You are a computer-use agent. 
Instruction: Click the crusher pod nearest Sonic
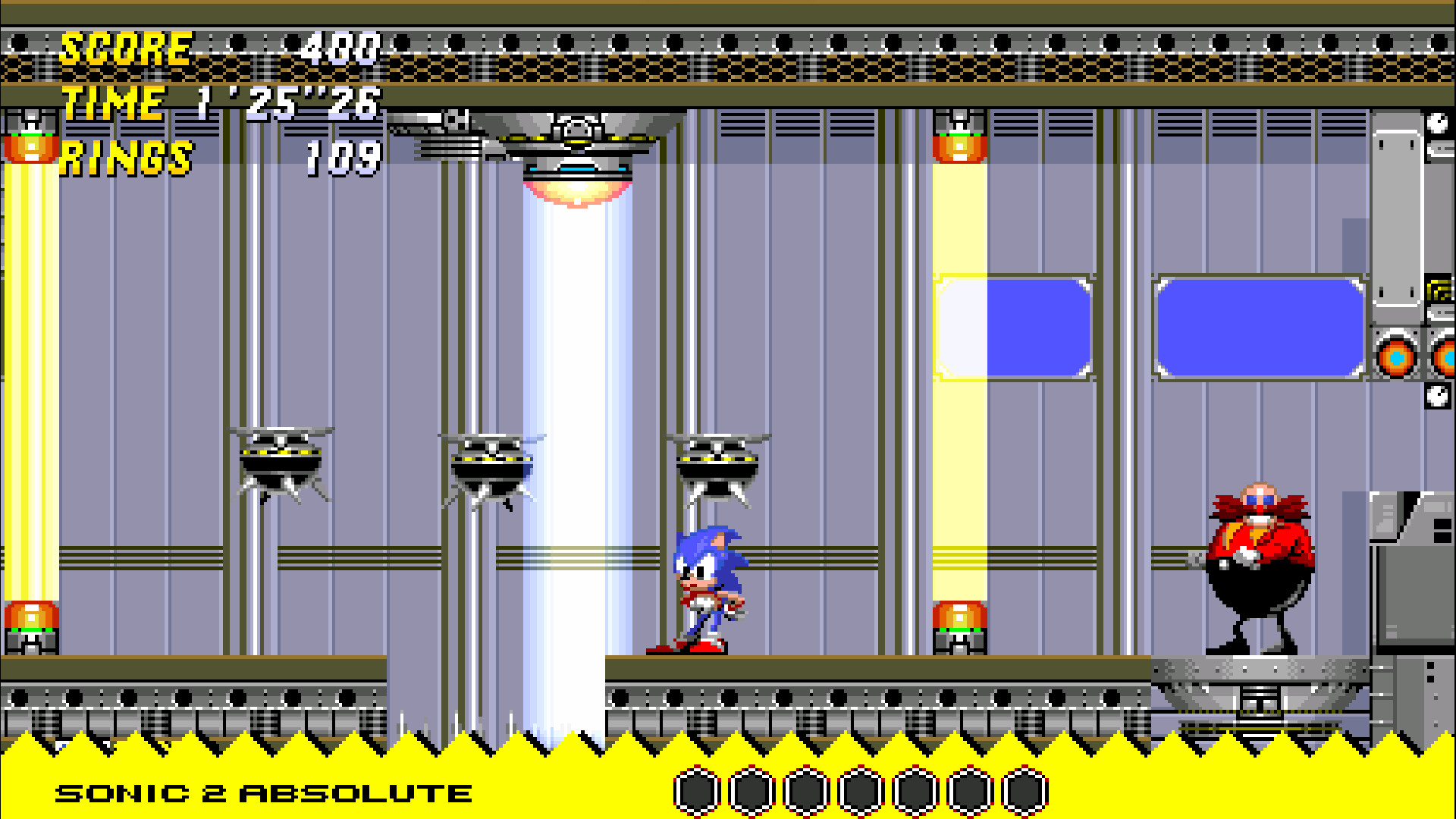click(x=717, y=466)
